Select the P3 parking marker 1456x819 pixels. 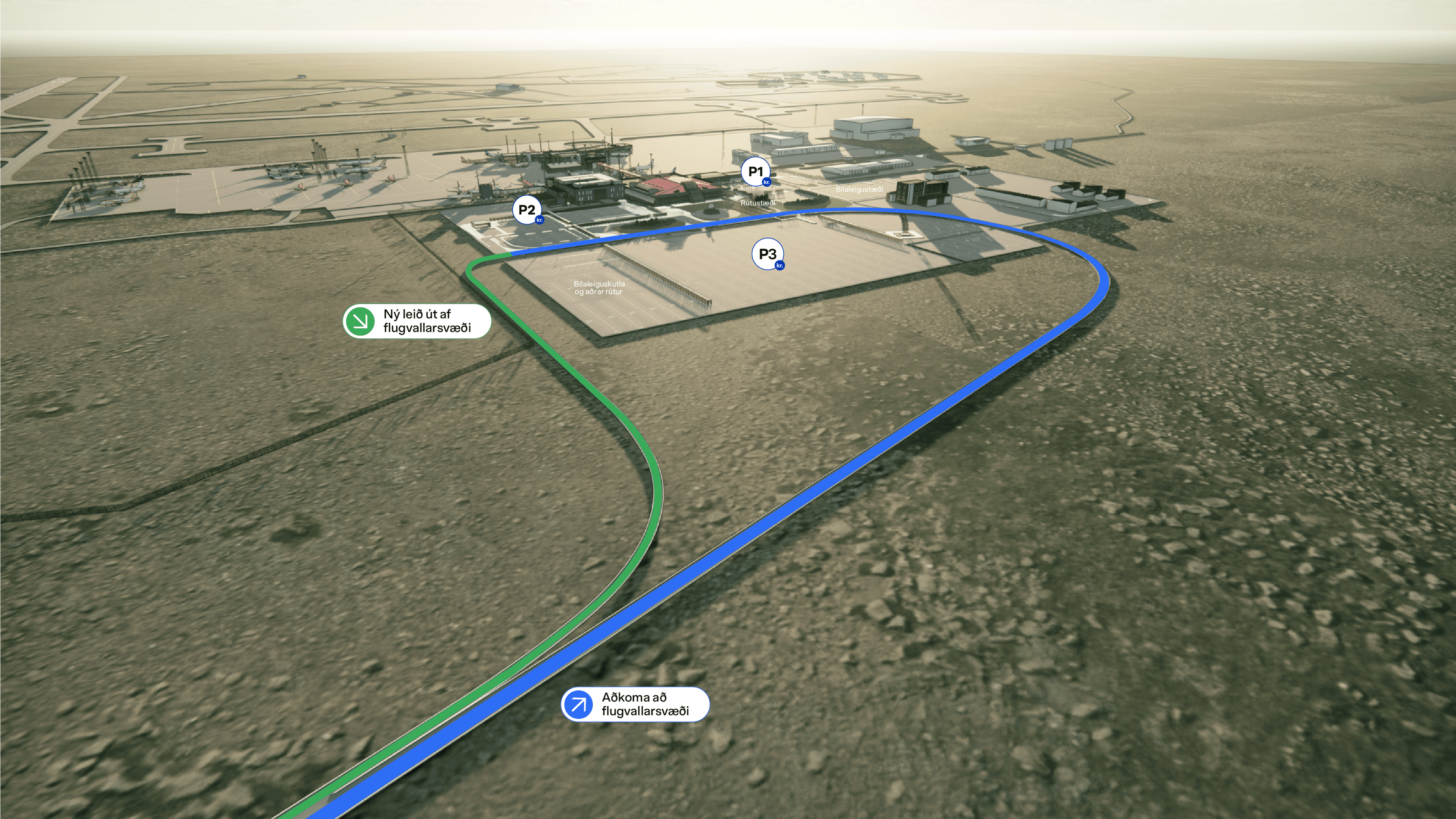click(767, 254)
